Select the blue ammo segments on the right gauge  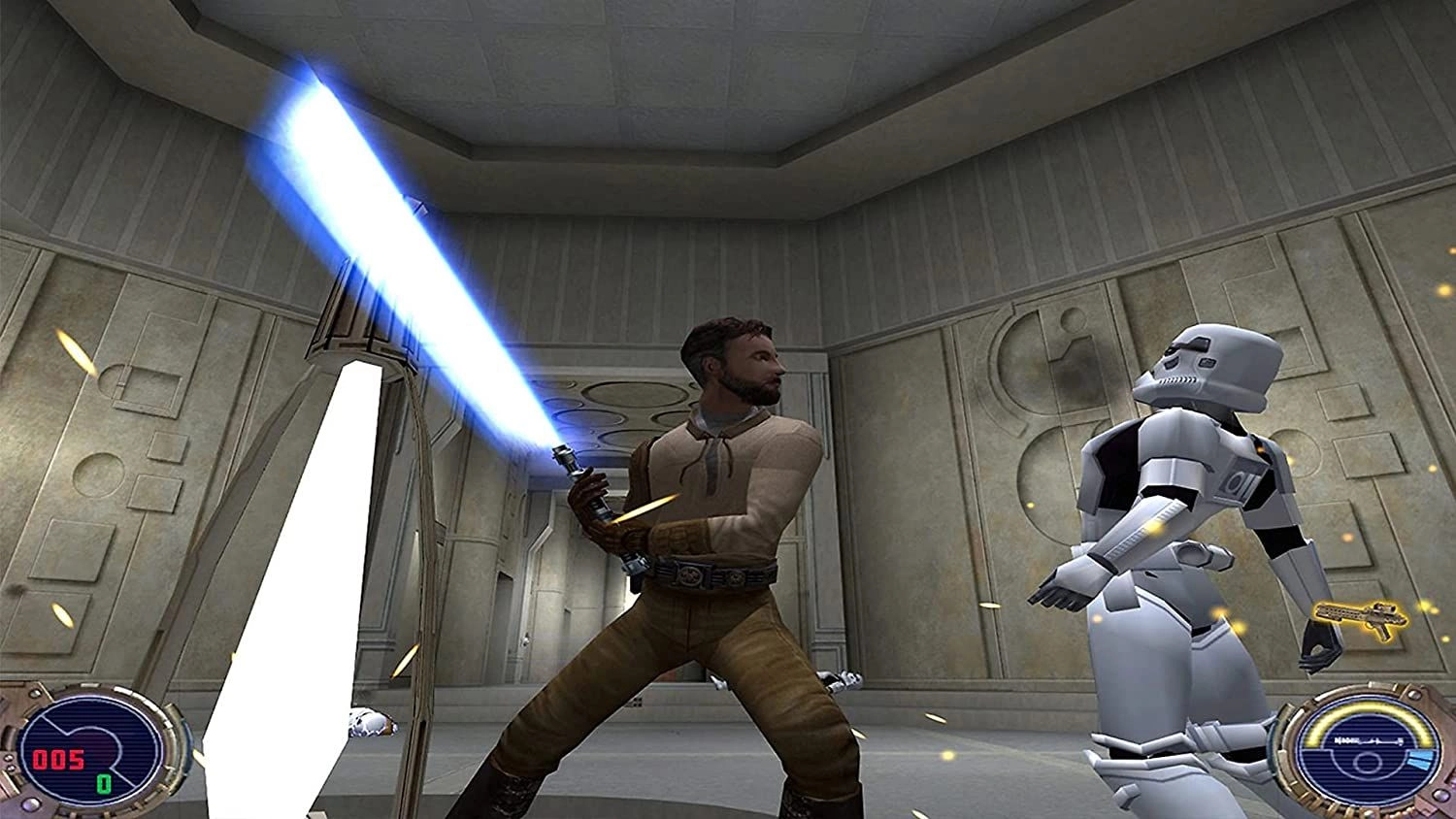click(1422, 760)
